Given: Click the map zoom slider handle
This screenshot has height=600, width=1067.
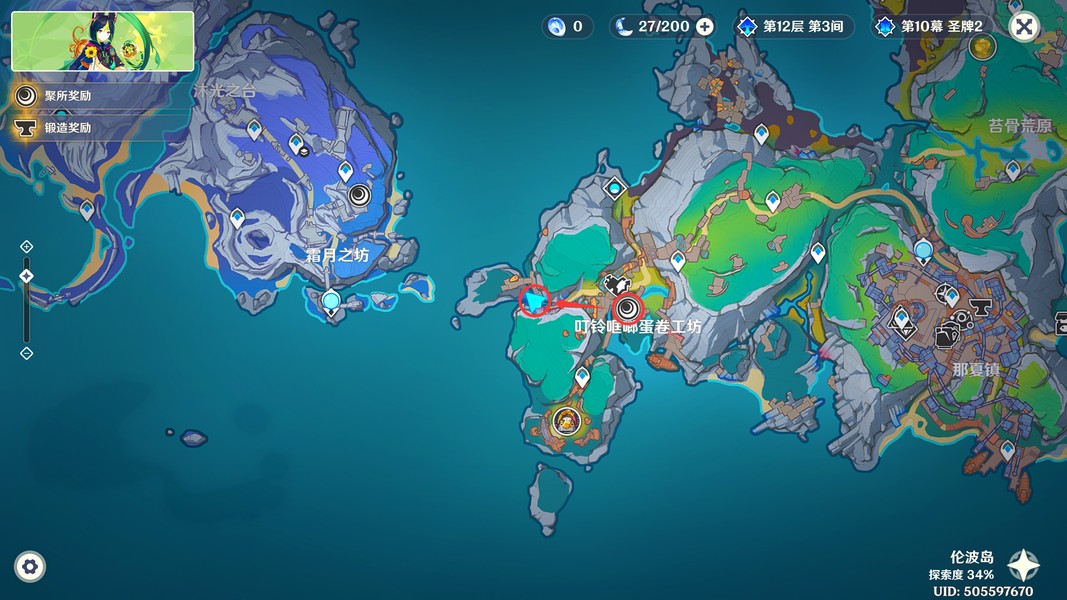Looking at the screenshot, I should pyautogui.click(x=27, y=276).
